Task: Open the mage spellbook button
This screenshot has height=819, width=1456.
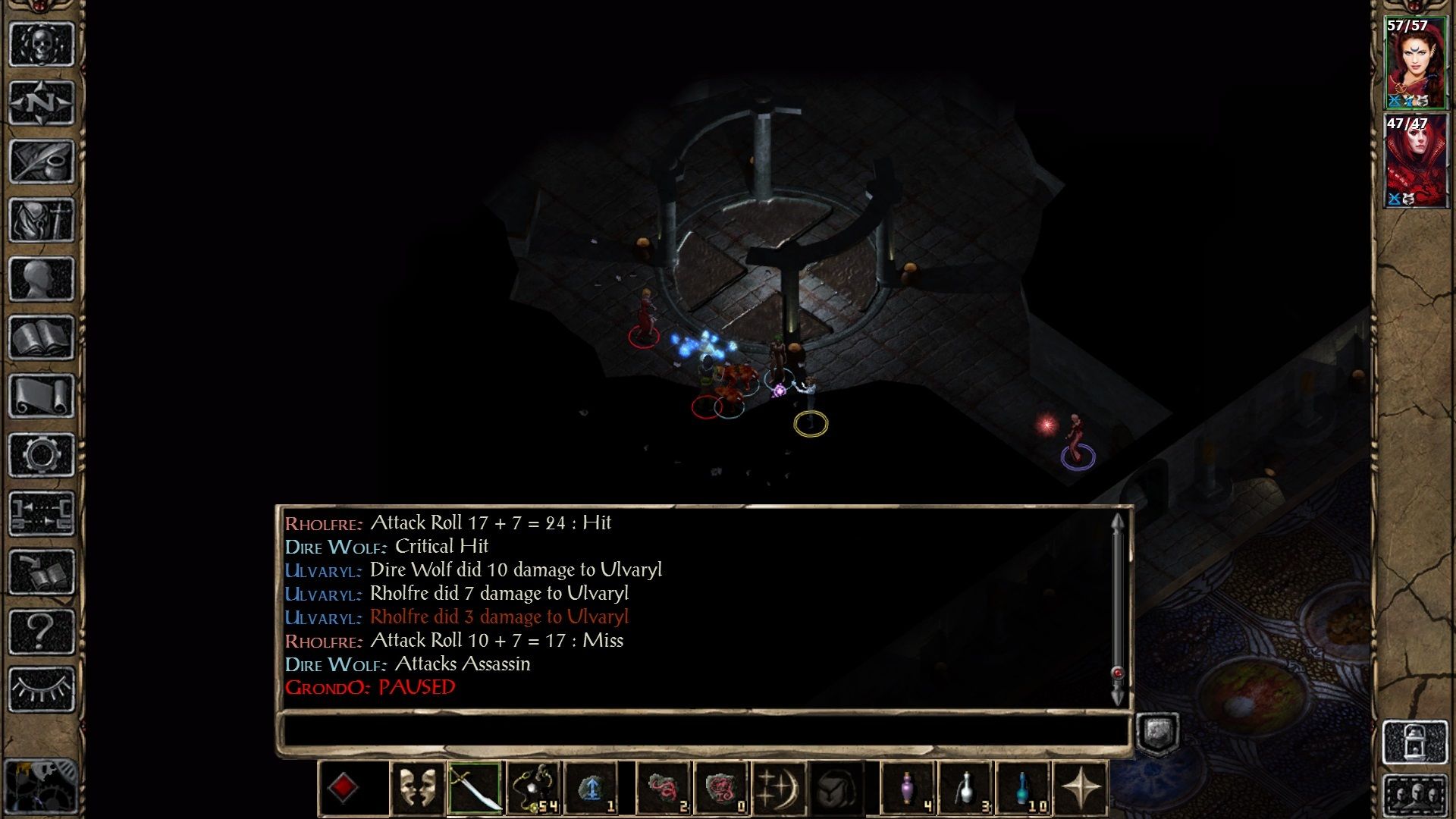Action: coord(42,337)
